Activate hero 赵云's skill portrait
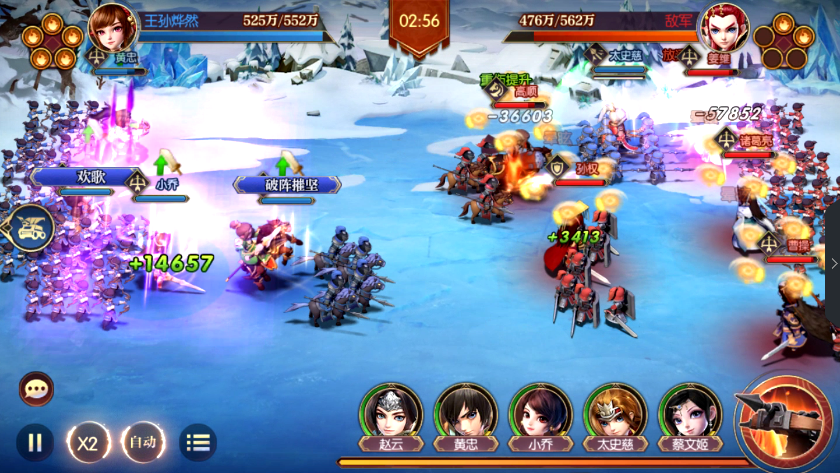Screen dimensions: 840x473 point(392,412)
